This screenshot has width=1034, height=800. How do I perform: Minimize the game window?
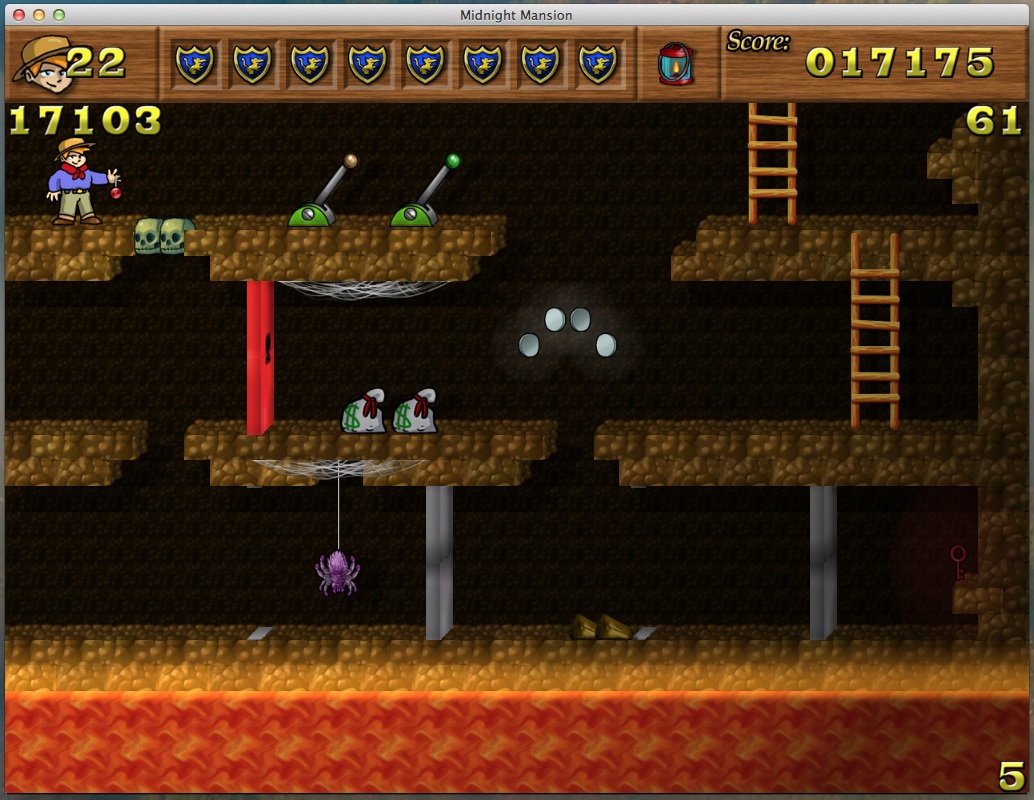[39, 15]
